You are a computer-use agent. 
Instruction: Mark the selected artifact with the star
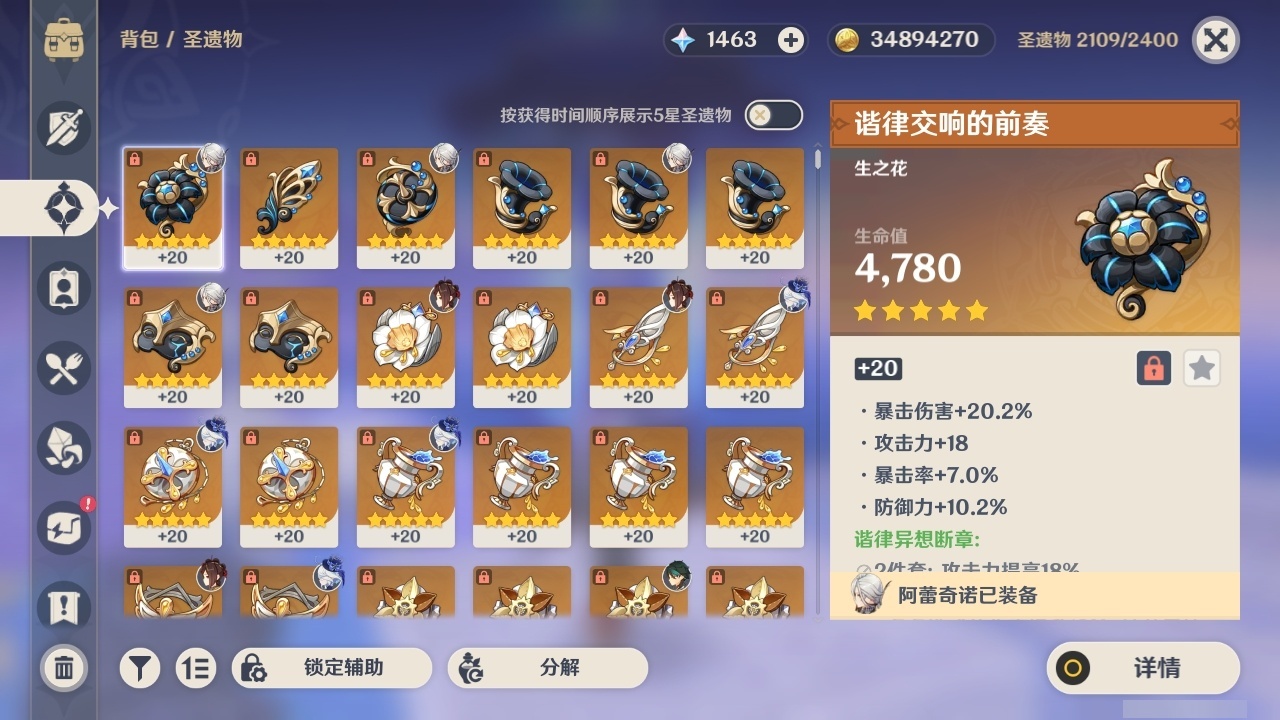coord(1201,368)
